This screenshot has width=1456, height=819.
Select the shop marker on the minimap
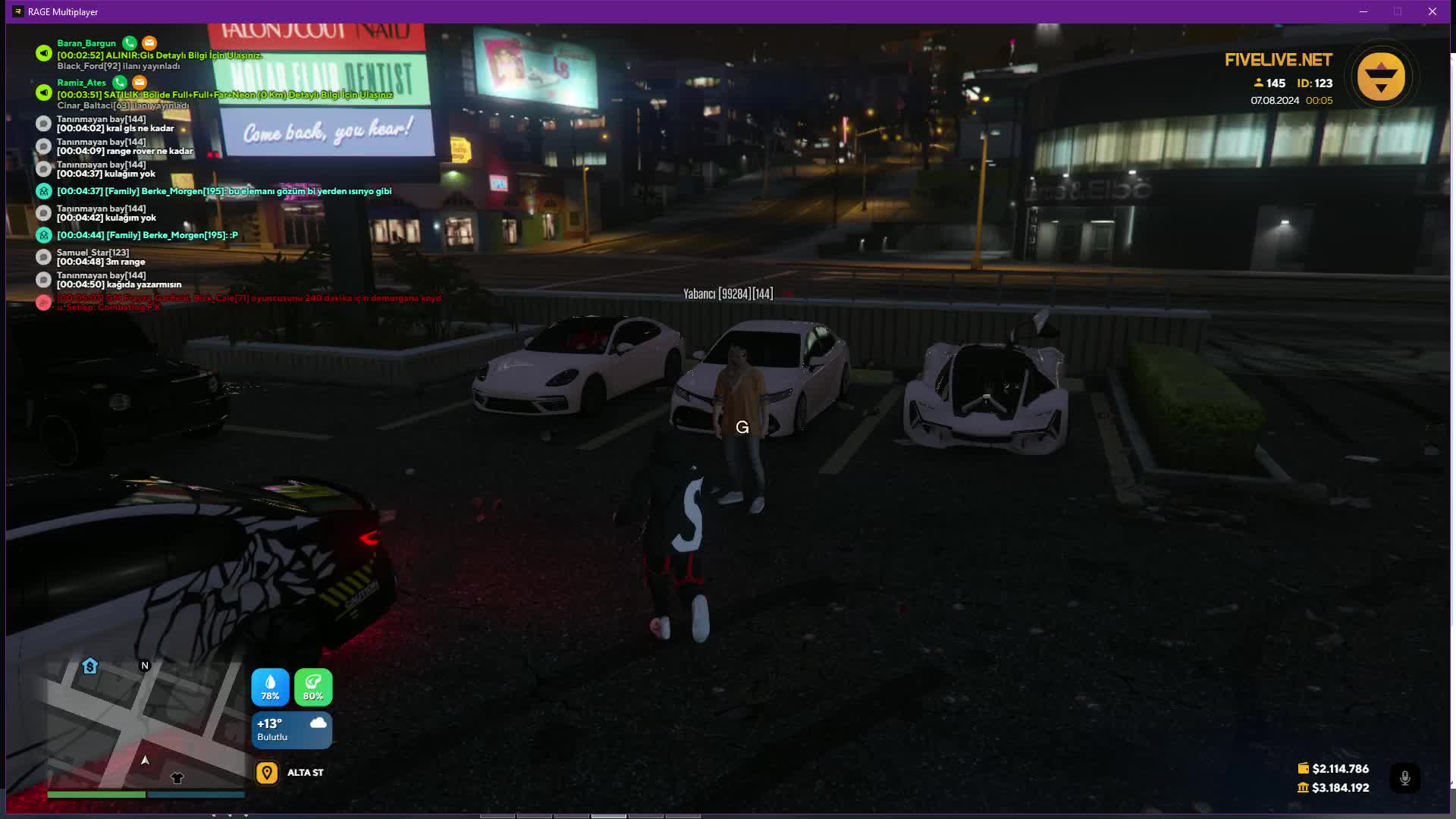(x=90, y=666)
